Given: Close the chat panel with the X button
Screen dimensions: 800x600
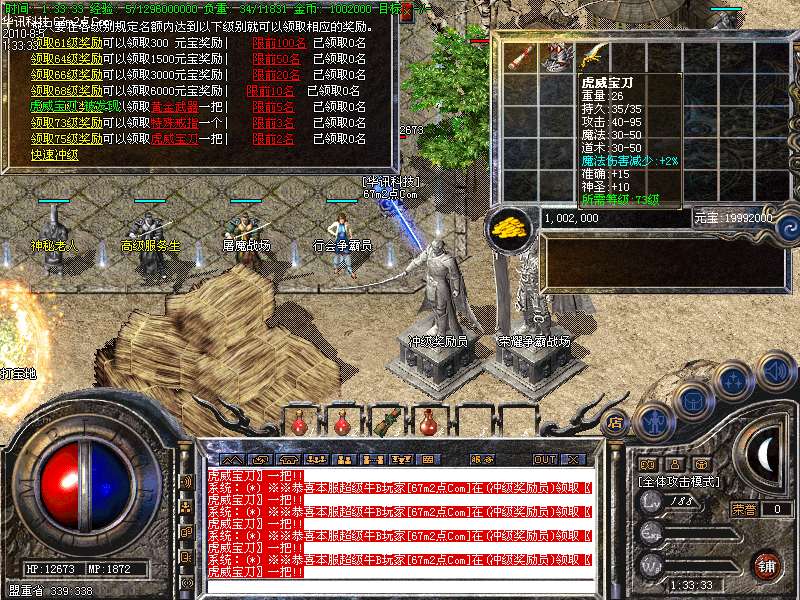Looking at the screenshot, I should (573, 459).
